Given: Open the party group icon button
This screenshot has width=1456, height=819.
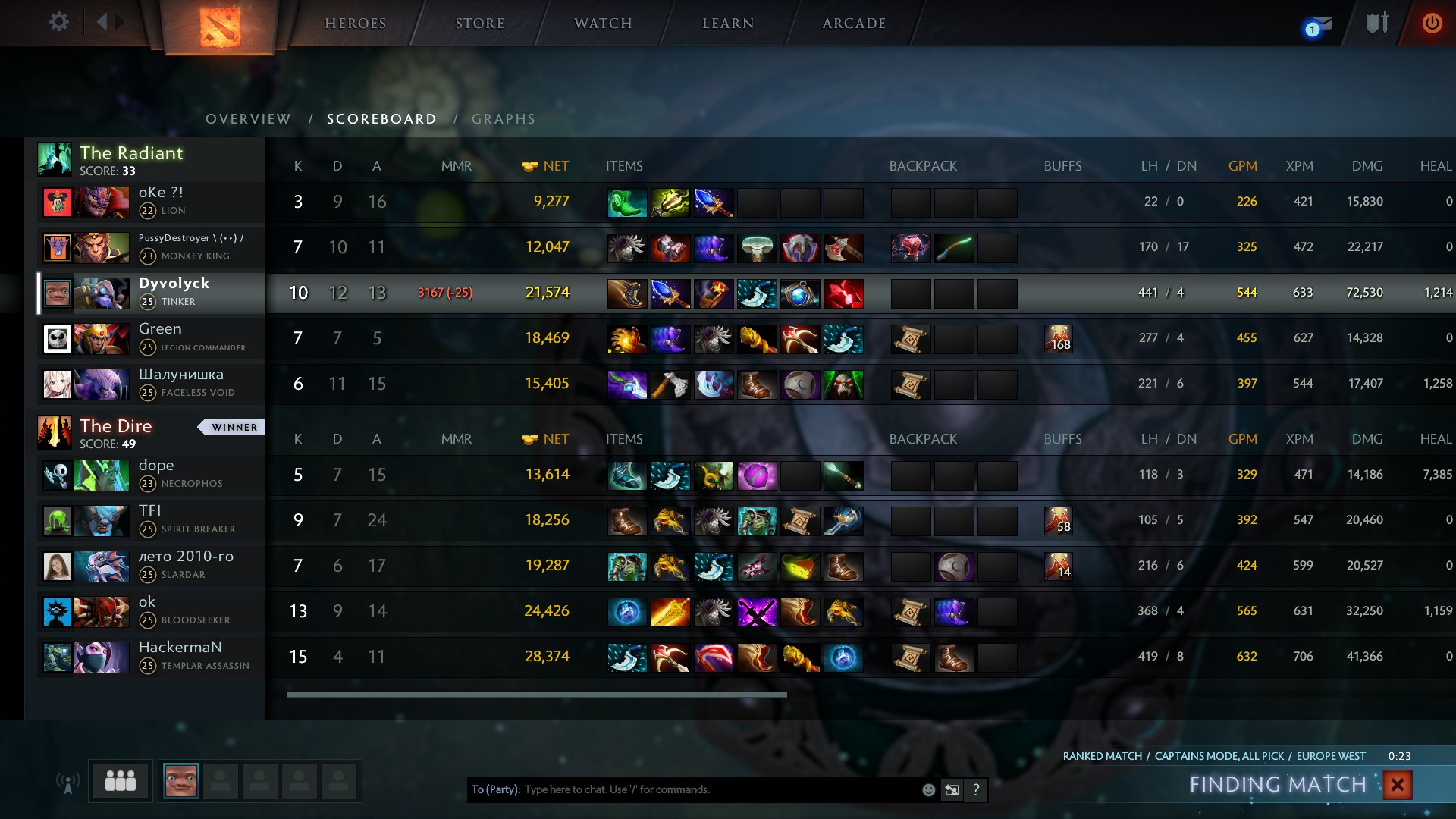Looking at the screenshot, I should [120, 780].
